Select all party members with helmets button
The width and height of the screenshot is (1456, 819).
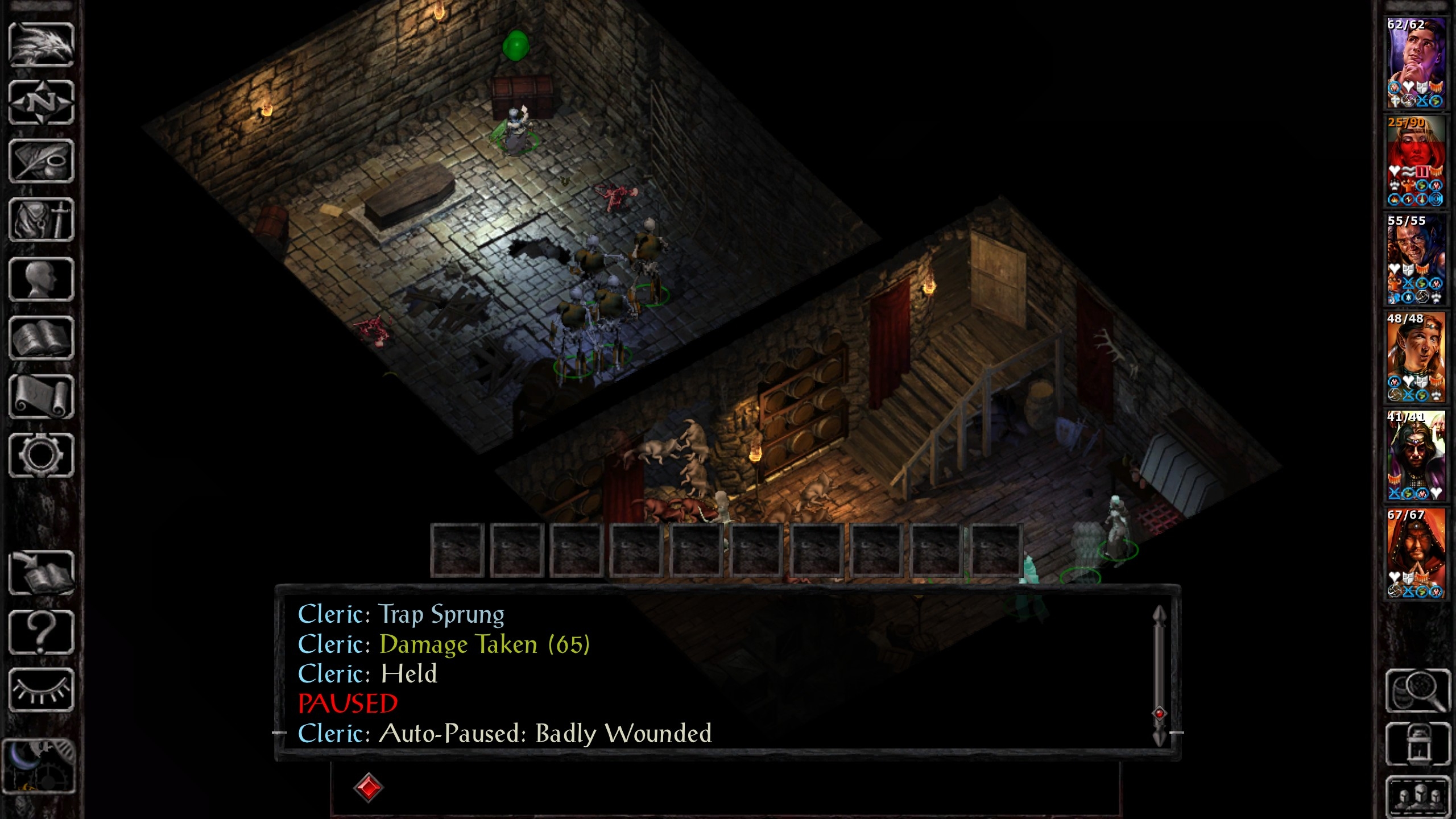[x=1418, y=795]
